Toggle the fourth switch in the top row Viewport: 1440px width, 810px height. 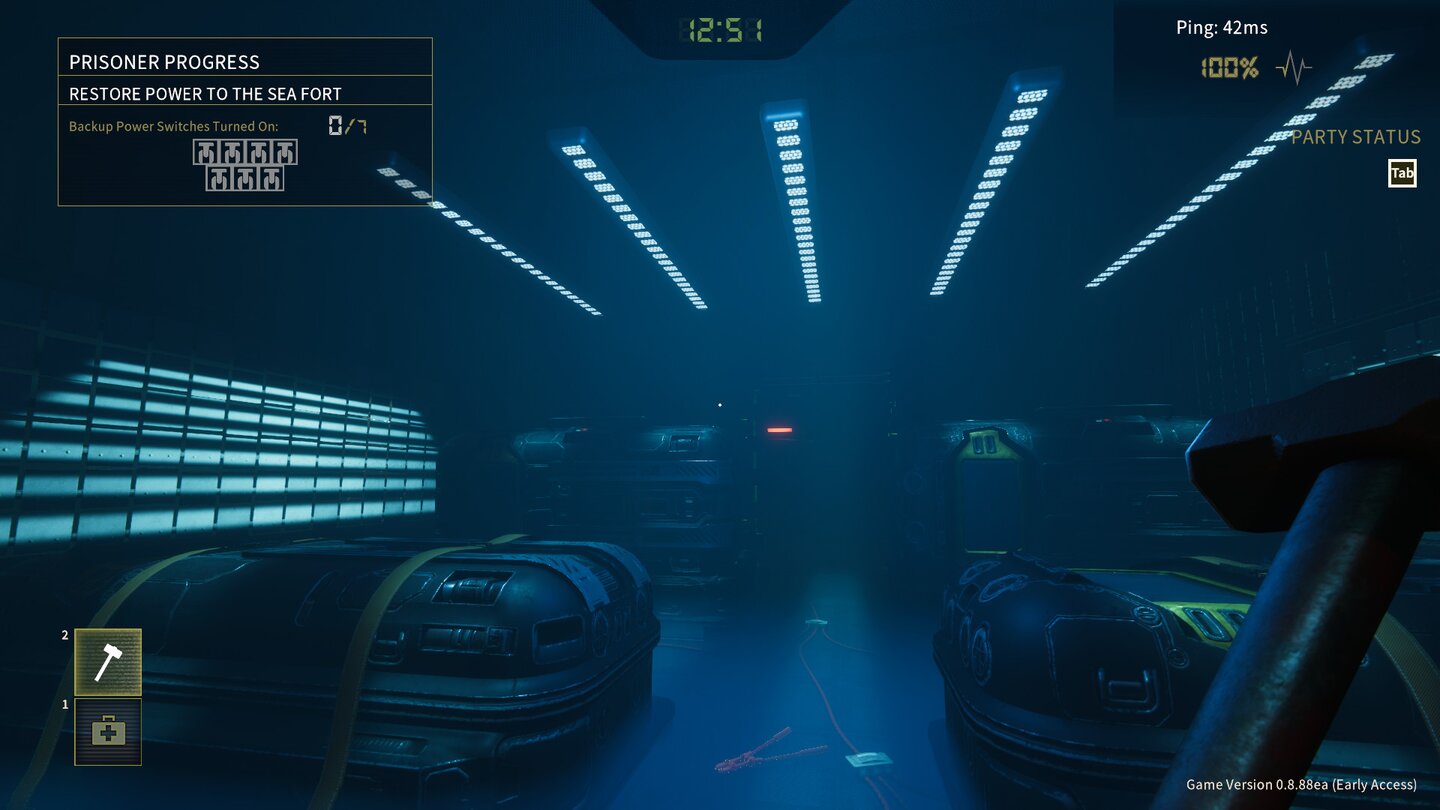coord(283,152)
